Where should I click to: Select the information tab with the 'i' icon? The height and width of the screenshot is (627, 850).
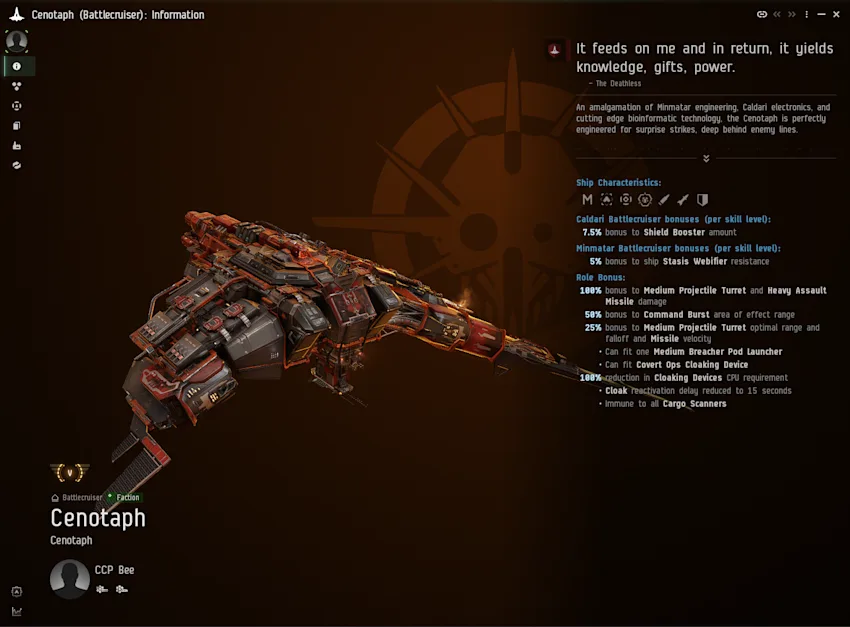[17, 66]
